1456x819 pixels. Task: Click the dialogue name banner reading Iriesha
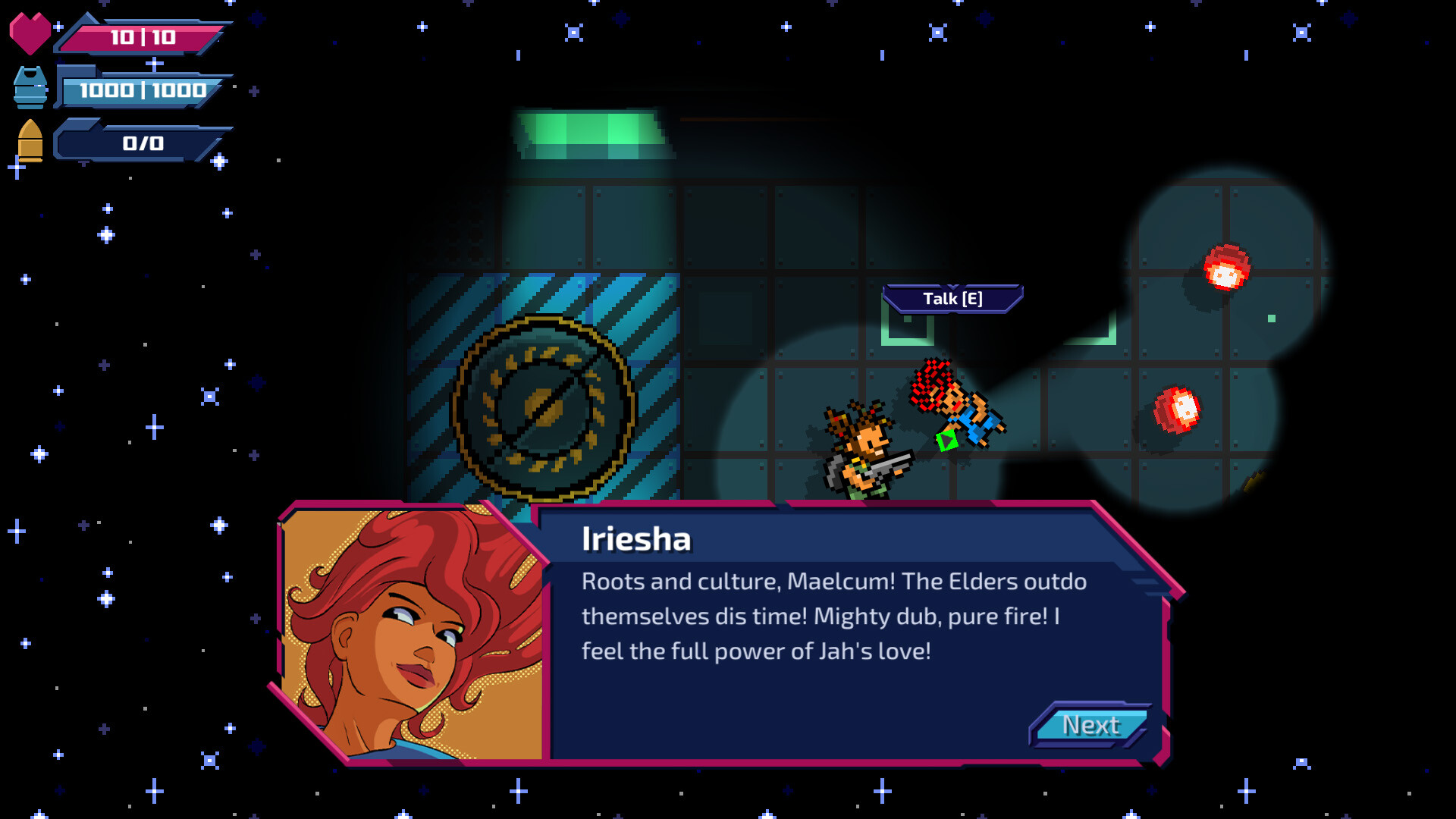pyautogui.click(x=637, y=540)
